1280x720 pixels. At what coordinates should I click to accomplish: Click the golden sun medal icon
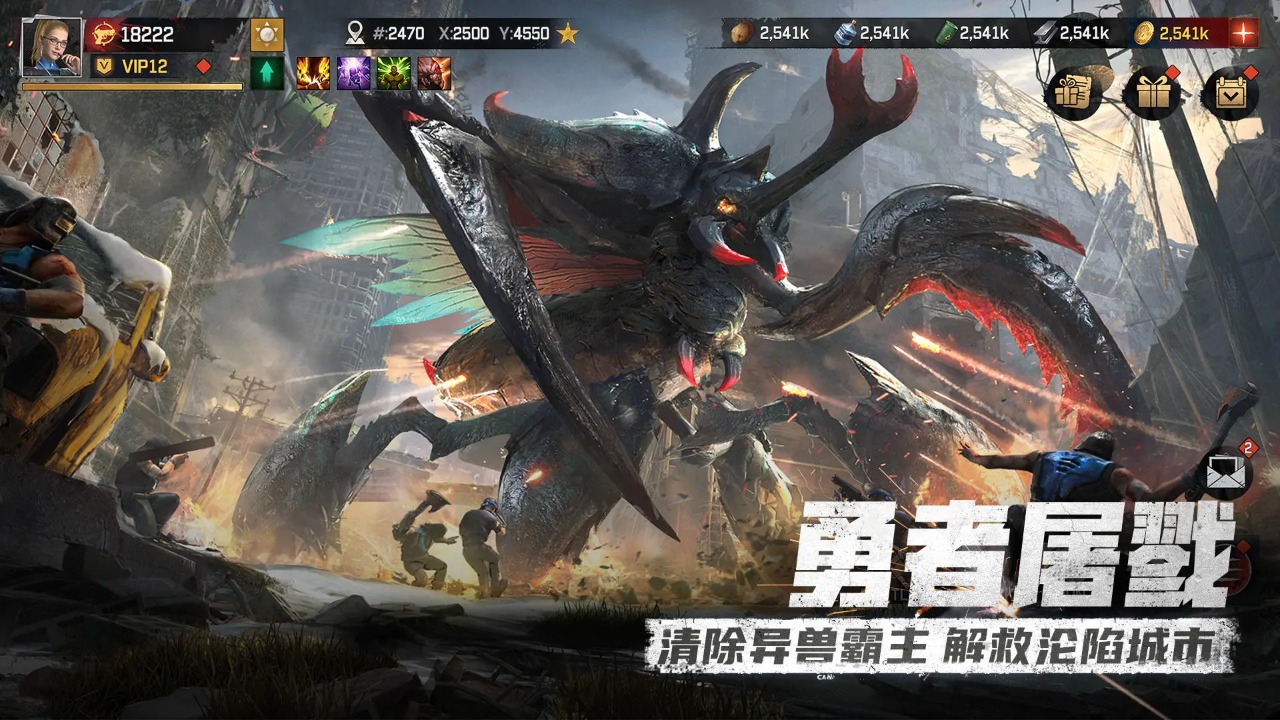[x=268, y=33]
